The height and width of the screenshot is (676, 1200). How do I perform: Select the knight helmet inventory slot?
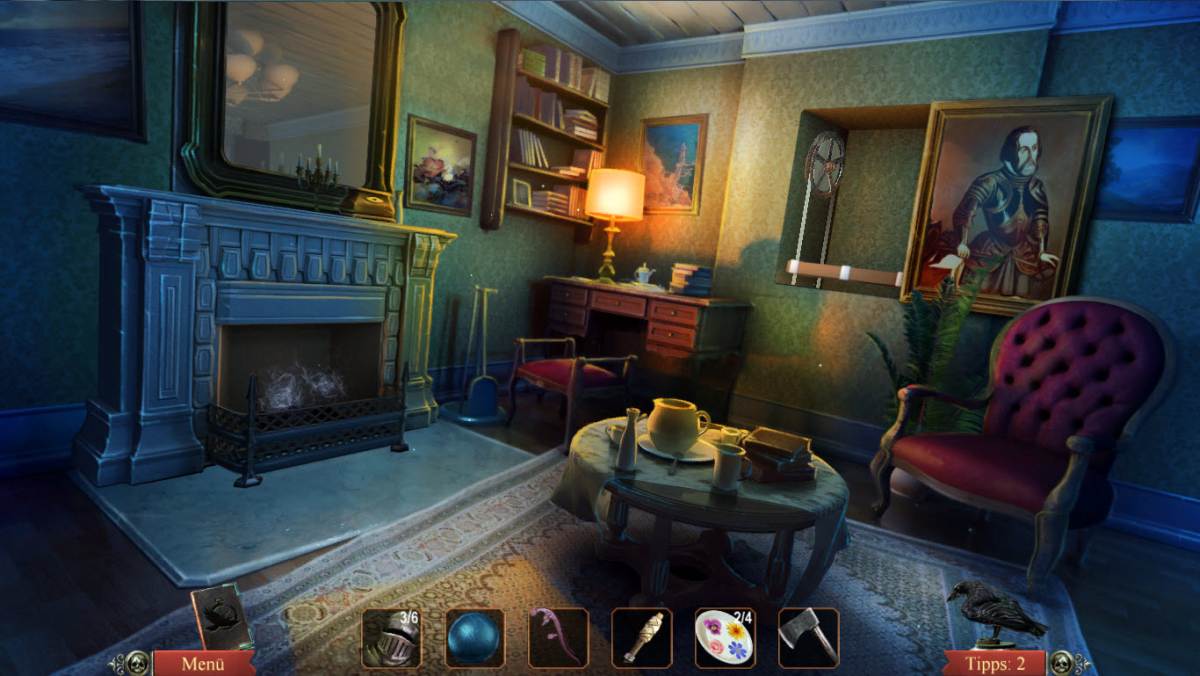[x=391, y=638]
